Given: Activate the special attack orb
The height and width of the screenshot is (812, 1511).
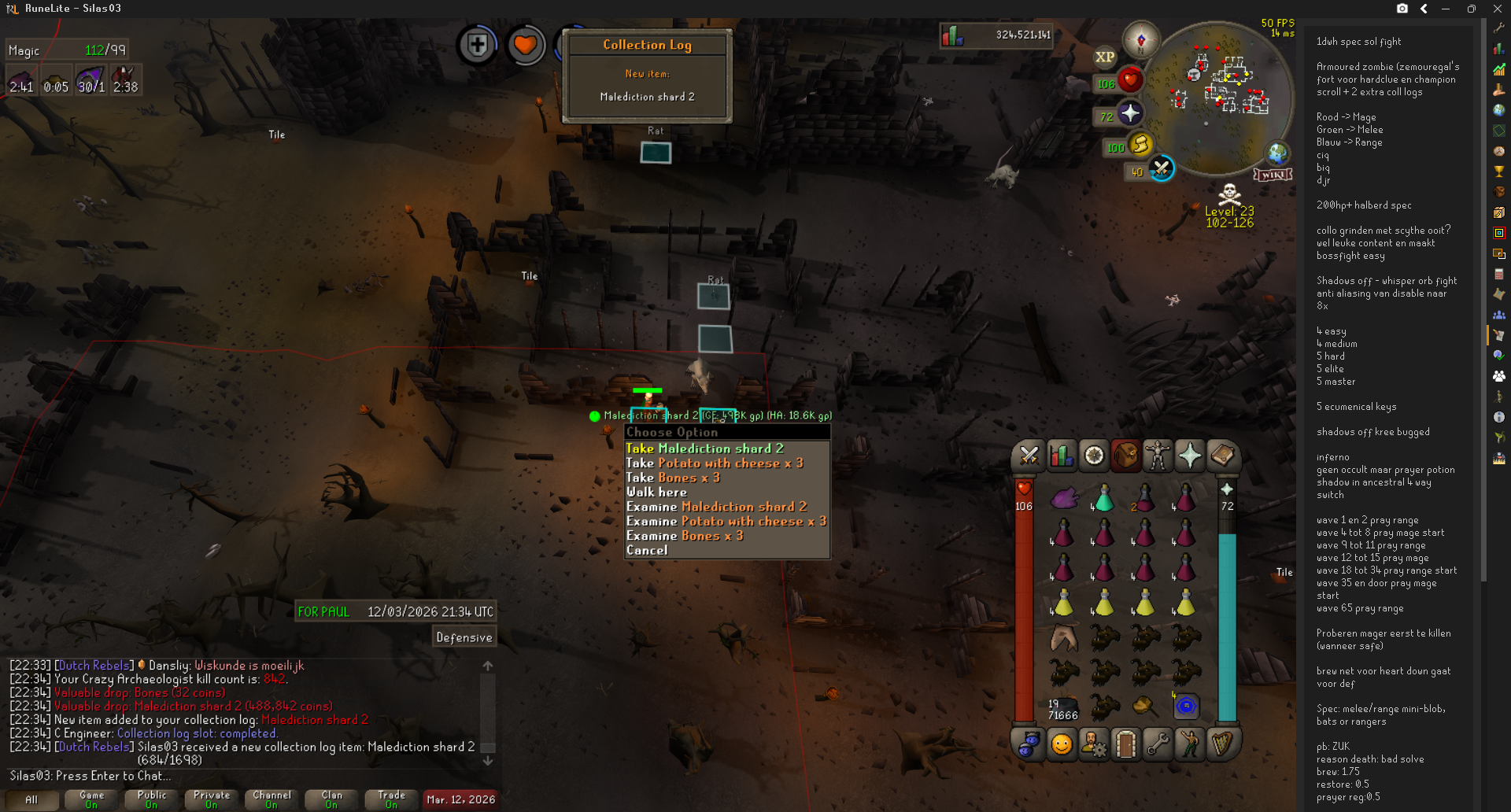Looking at the screenshot, I should pos(1161,168).
